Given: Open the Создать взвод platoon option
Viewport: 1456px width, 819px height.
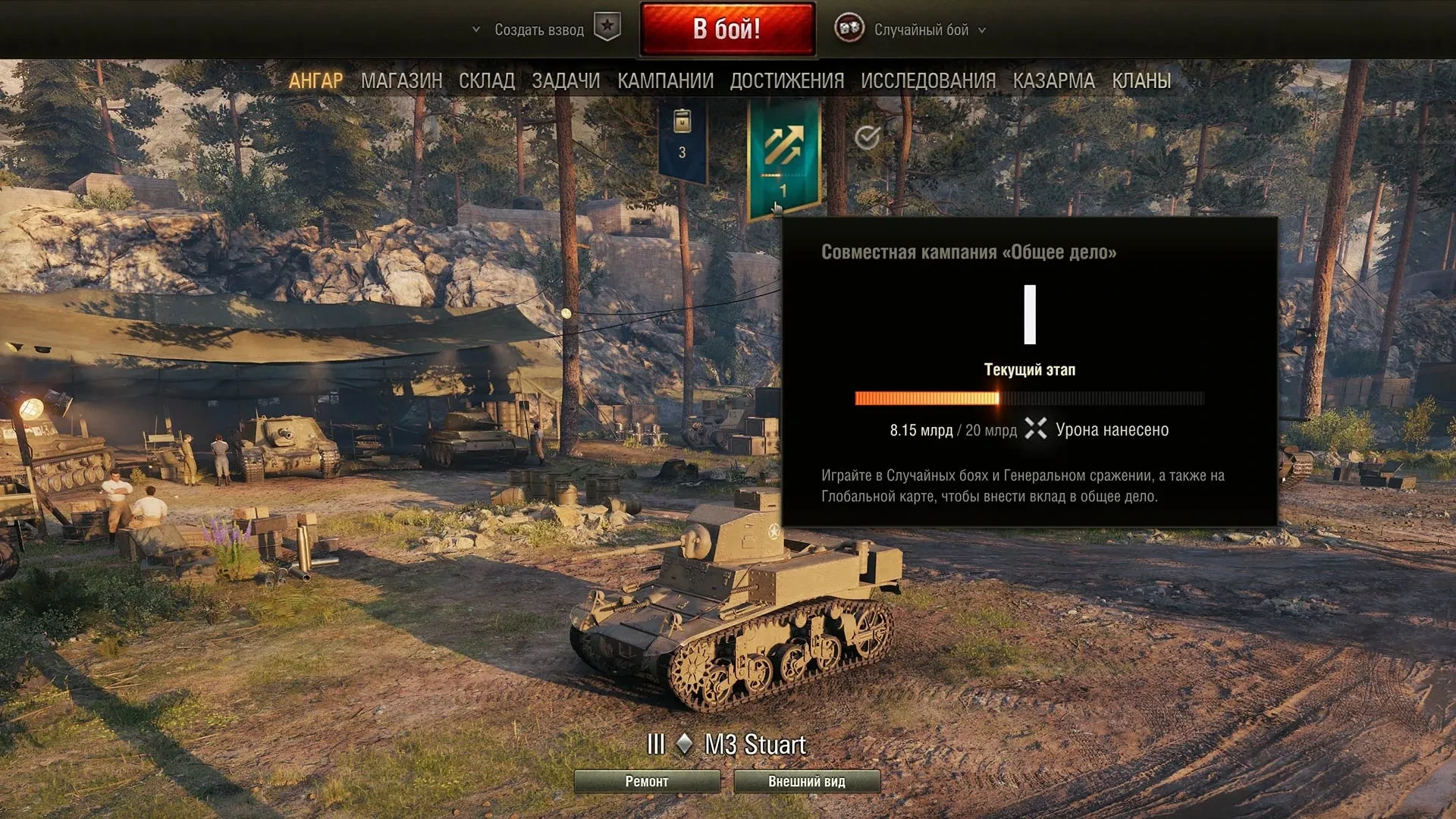Looking at the screenshot, I should pos(538,30).
